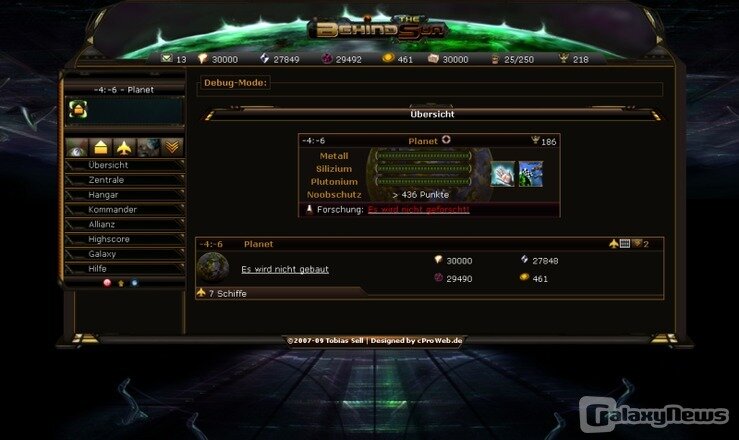Click the red research status link
739x440 pixels.
tap(418, 210)
